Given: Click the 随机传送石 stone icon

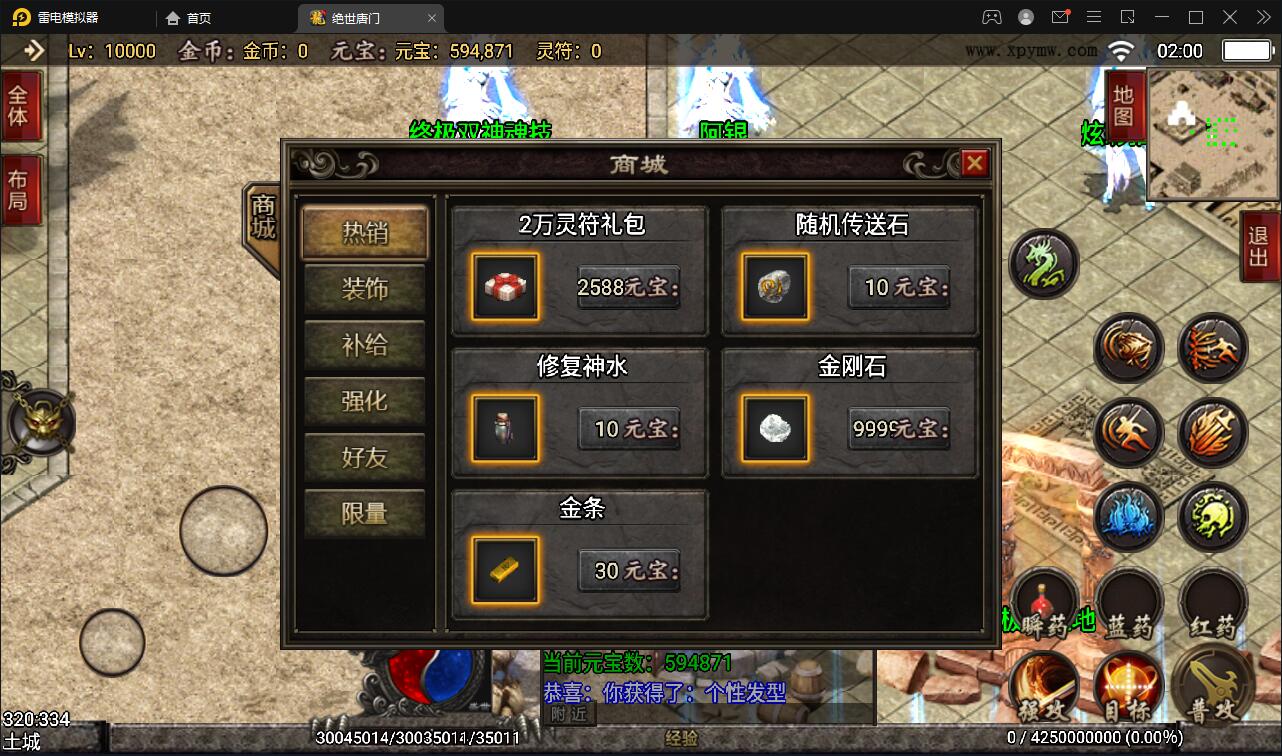Looking at the screenshot, I should click(775, 287).
